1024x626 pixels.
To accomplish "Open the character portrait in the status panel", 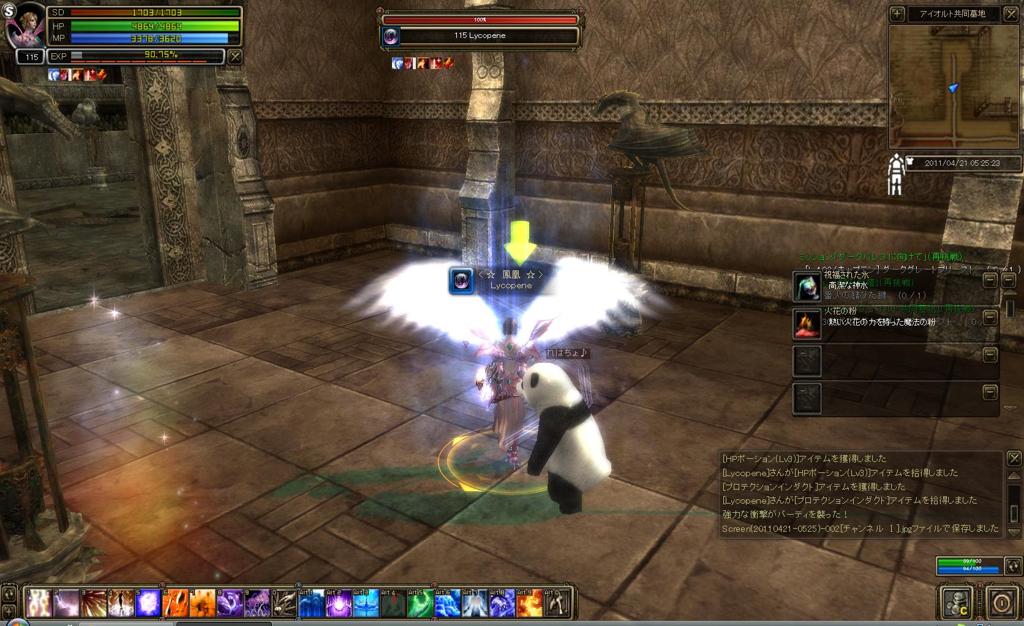I will pos(25,28).
